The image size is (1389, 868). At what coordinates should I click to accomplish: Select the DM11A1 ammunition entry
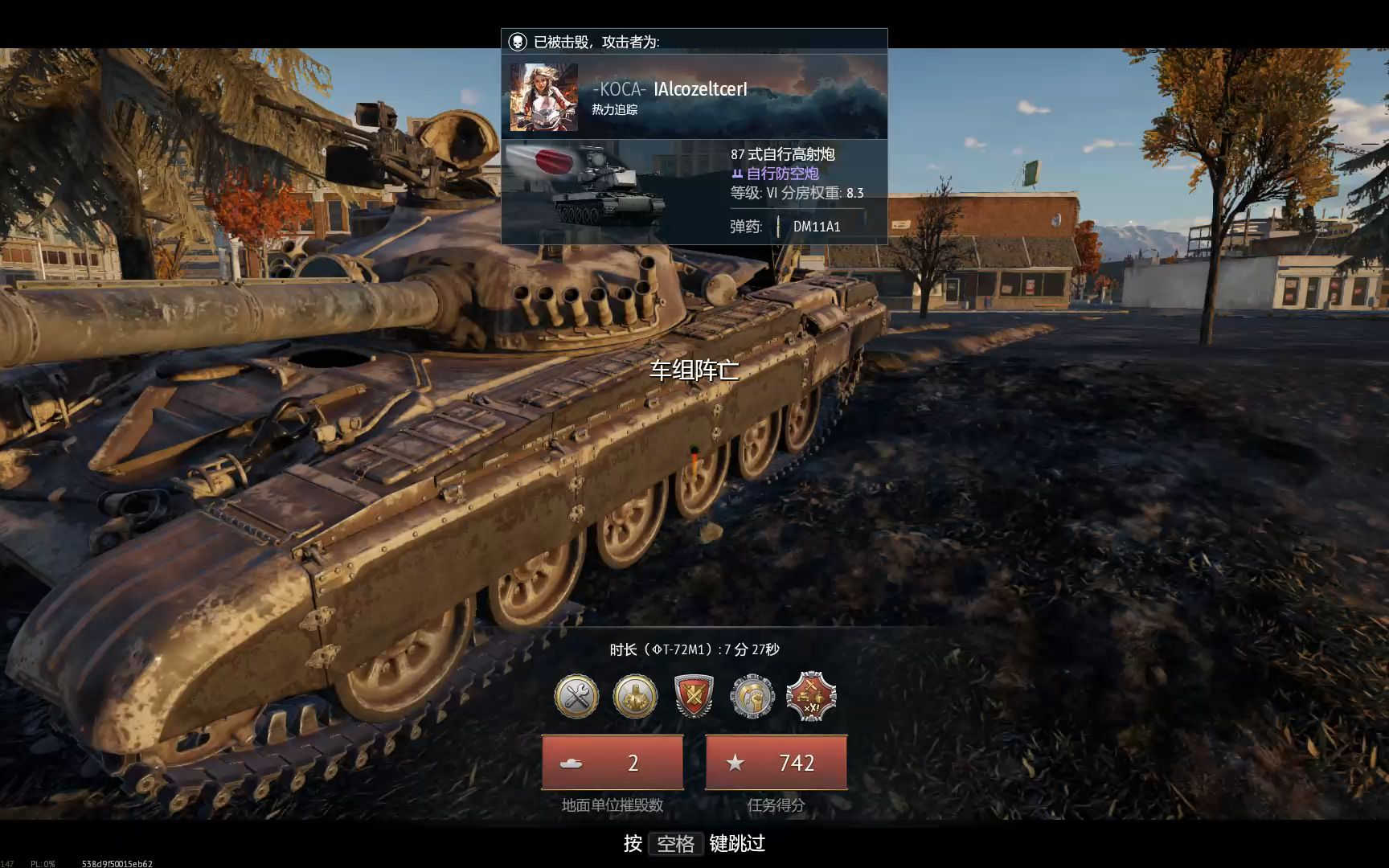816,227
